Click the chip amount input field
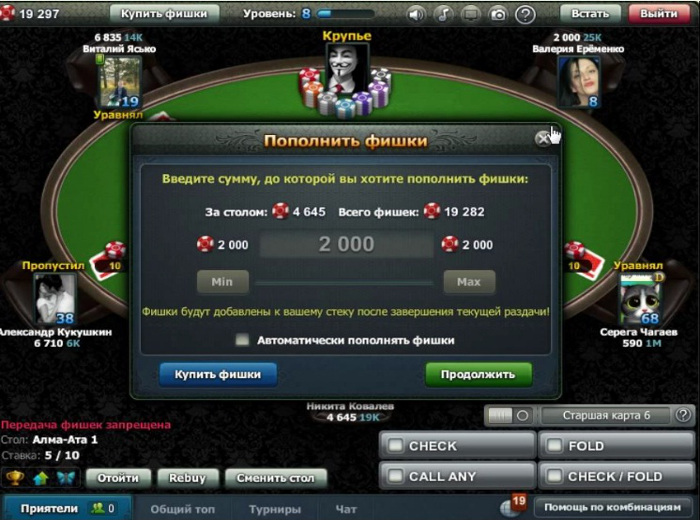 (x=346, y=244)
